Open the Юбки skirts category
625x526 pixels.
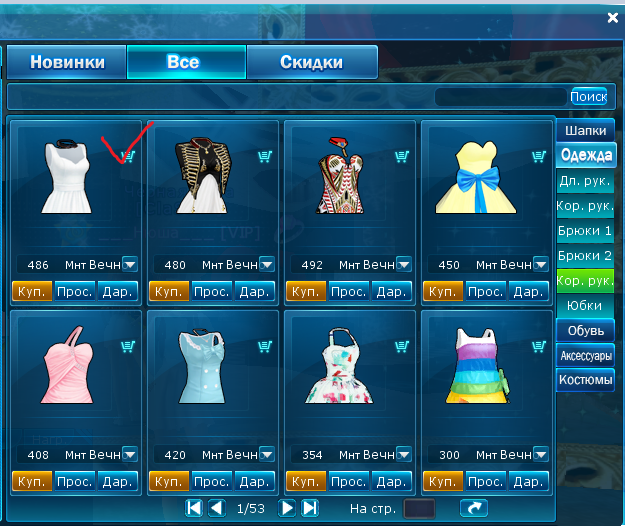(585, 305)
